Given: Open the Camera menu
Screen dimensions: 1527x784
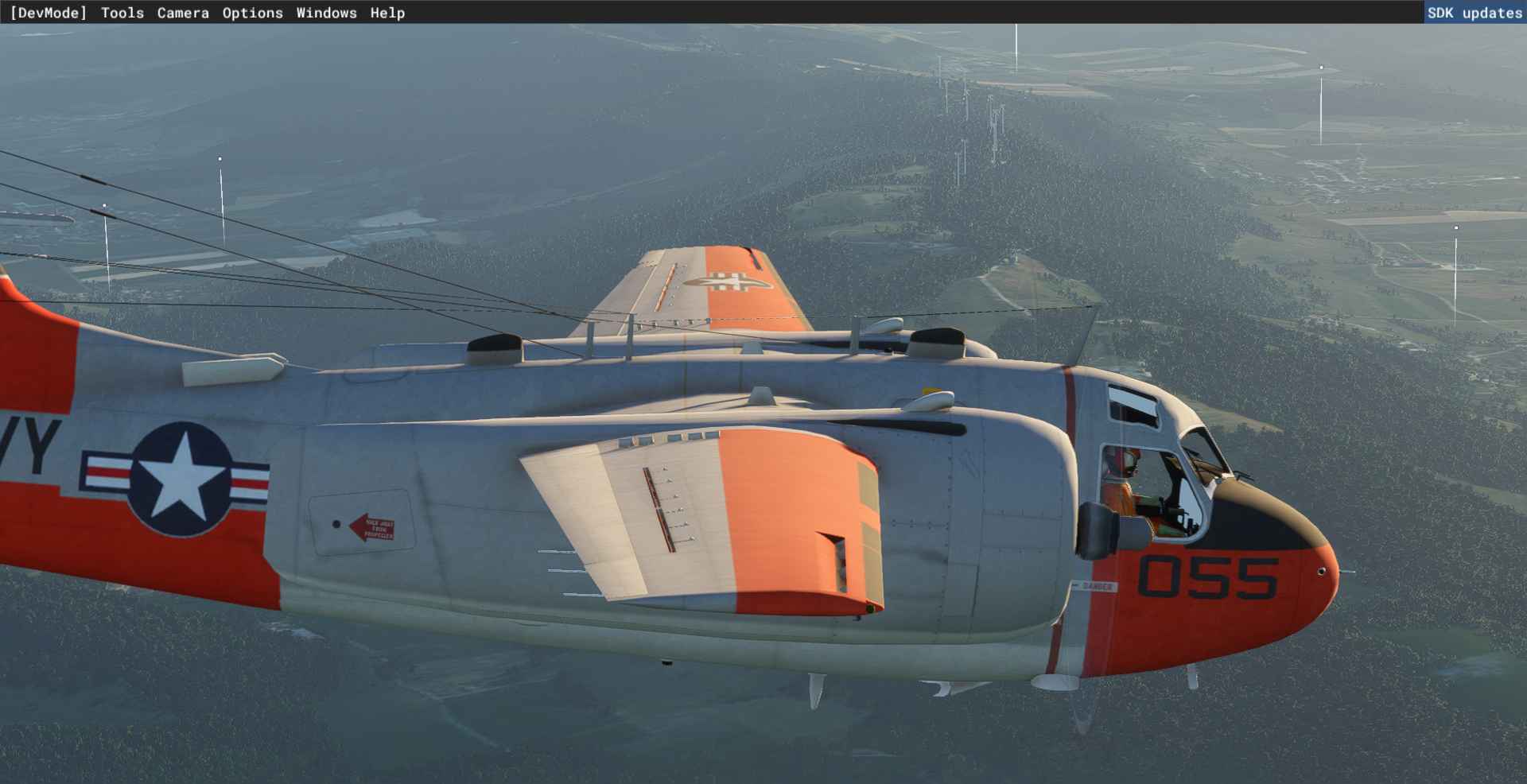Looking at the screenshot, I should coord(183,13).
